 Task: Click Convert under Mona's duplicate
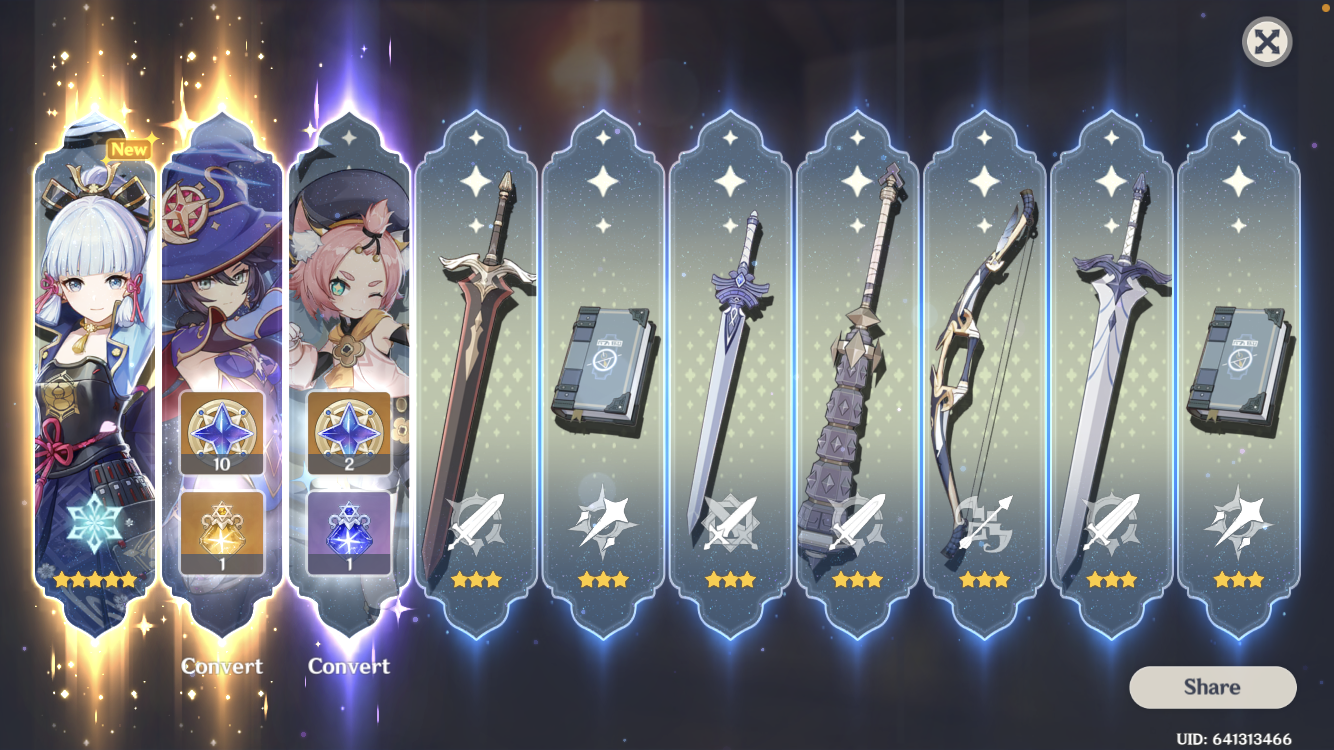pos(222,666)
